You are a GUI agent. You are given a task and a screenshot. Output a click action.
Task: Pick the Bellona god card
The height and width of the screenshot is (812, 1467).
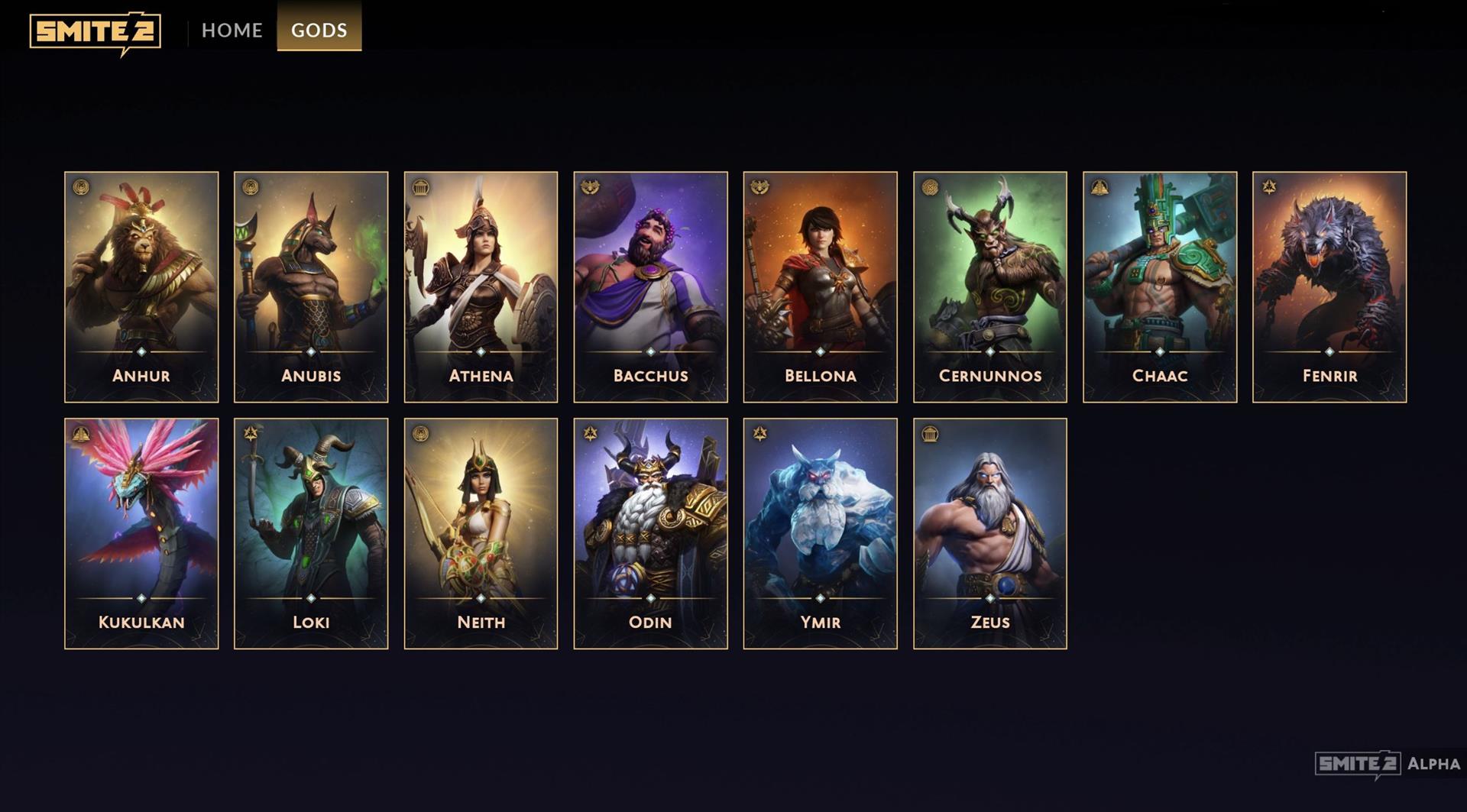point(820,286)
